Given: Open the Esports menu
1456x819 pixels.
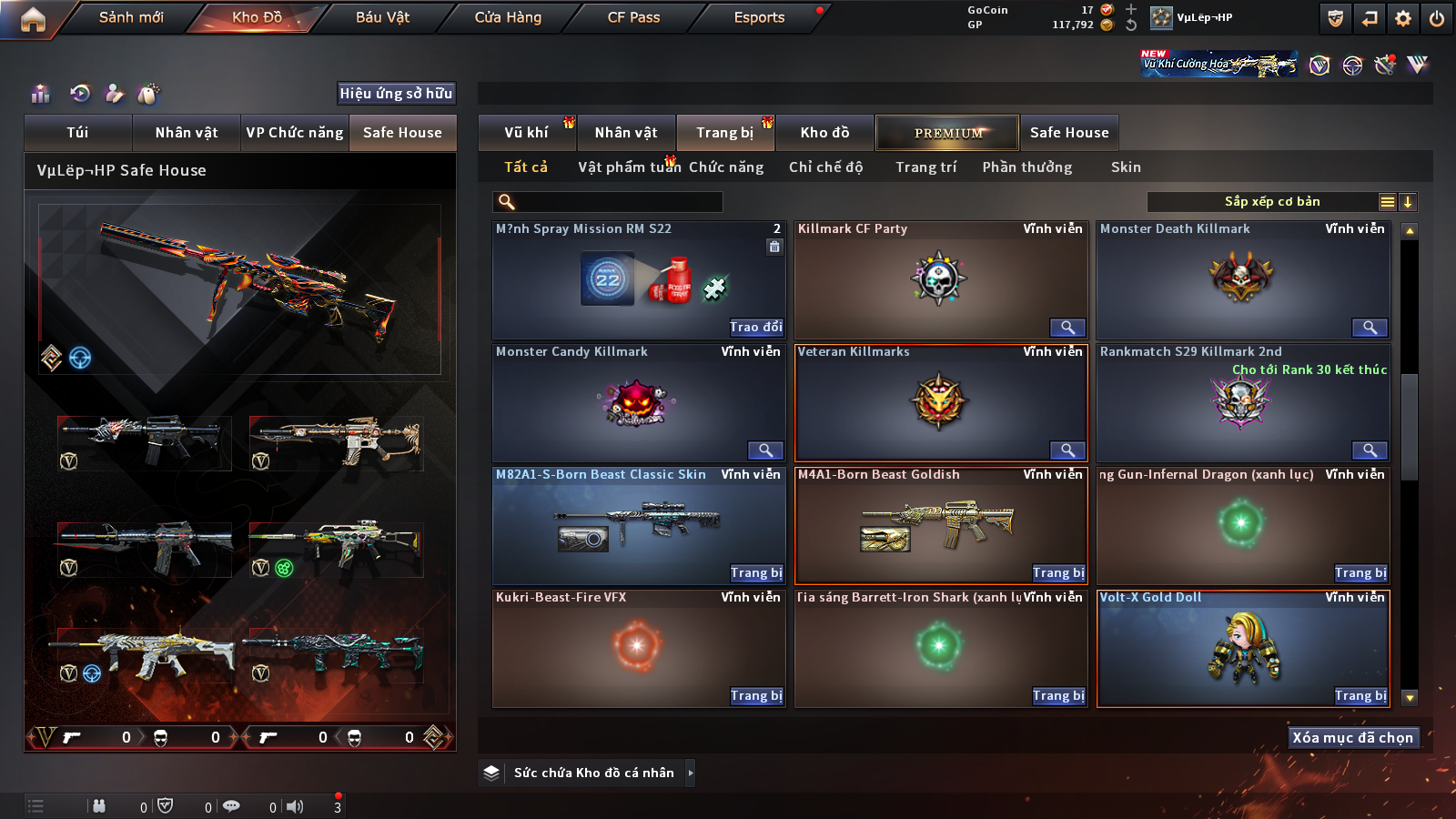Looking at the screenshot, I should [x=759, y=17].
